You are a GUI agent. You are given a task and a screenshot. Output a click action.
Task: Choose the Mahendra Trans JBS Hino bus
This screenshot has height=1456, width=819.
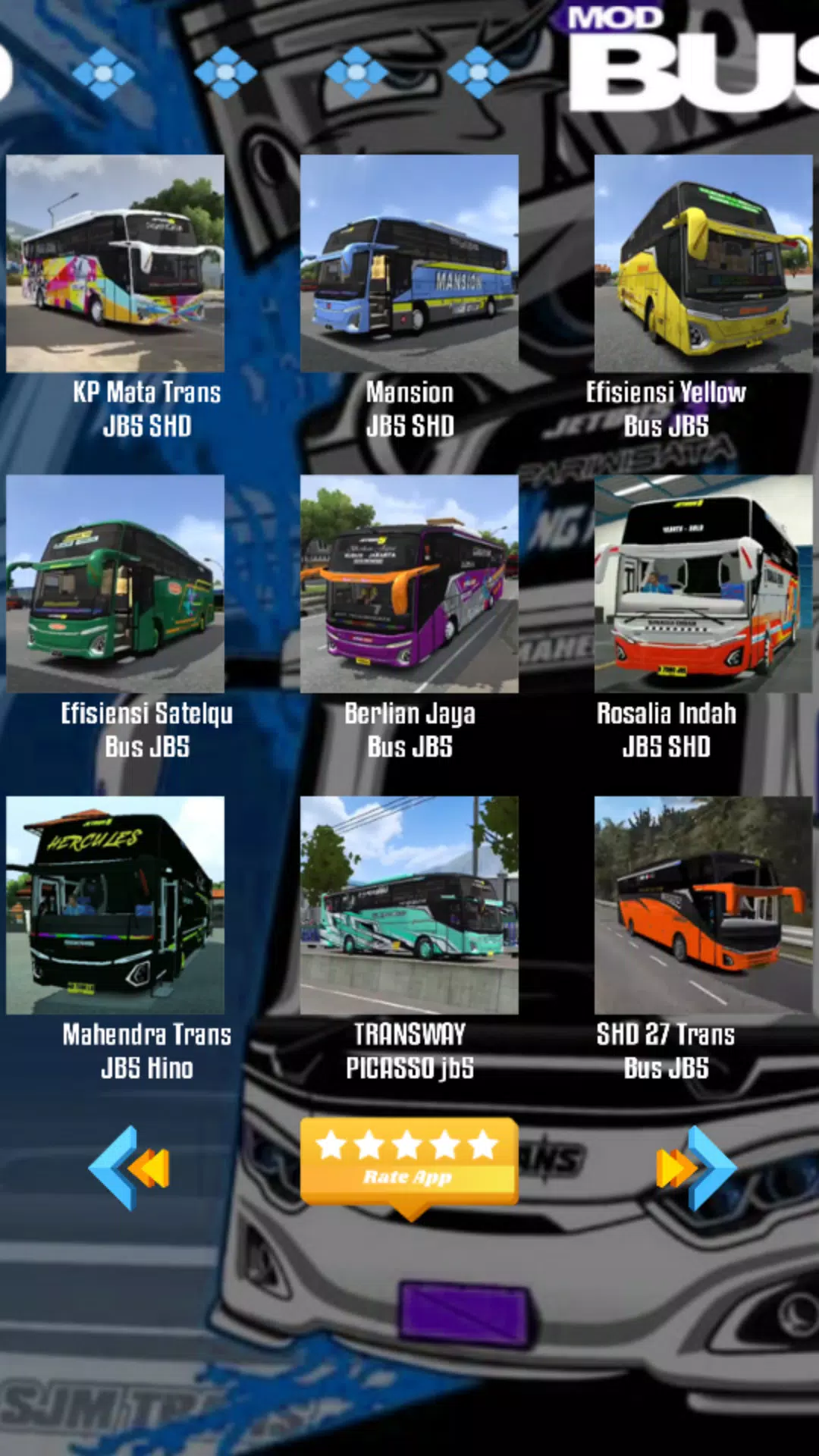(115, 905)
